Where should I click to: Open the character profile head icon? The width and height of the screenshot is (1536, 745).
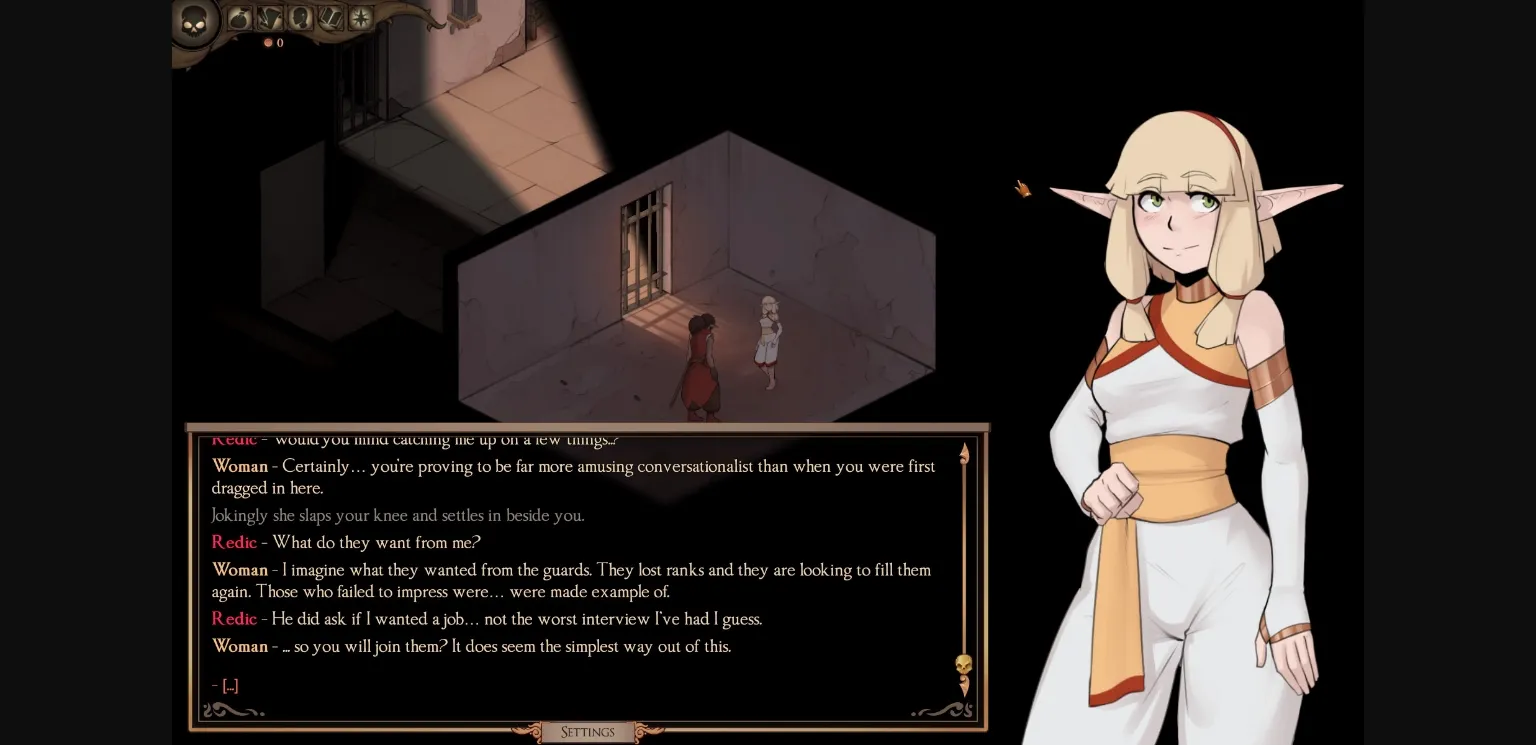tap(300, 17)
